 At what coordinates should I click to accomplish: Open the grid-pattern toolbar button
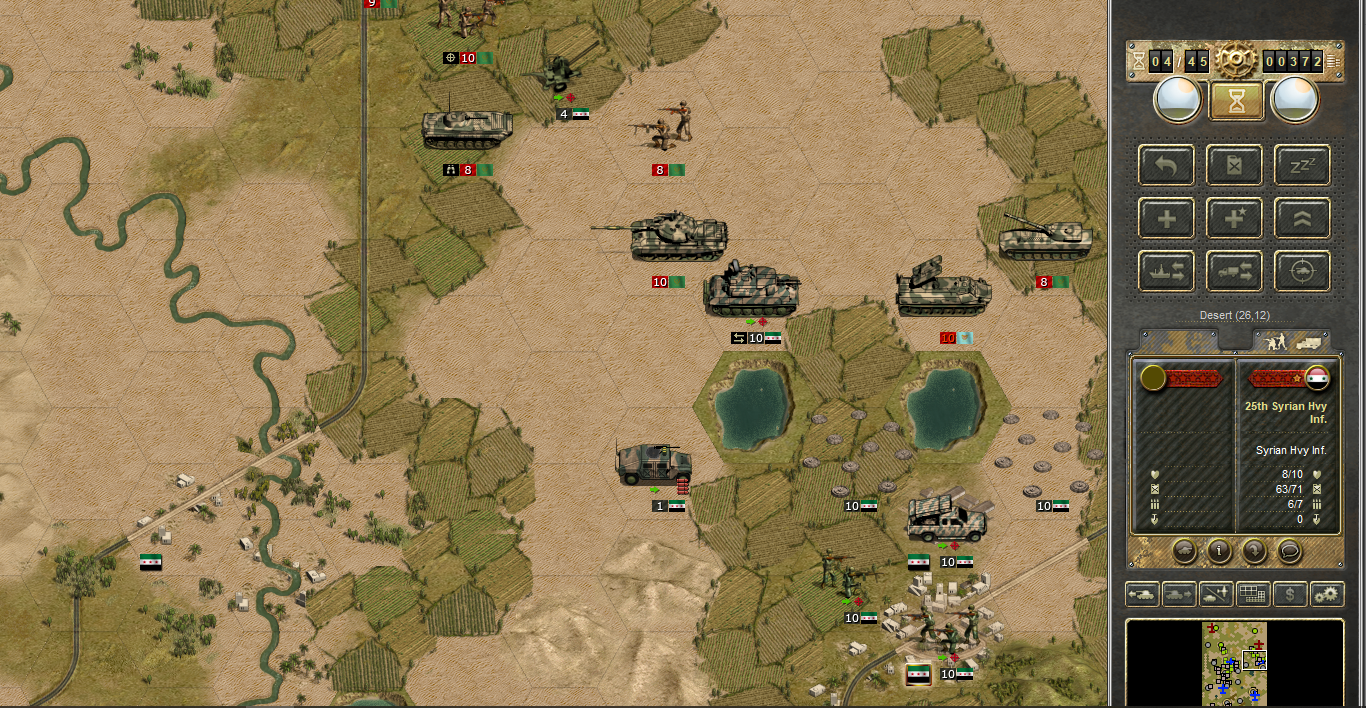1253,594
